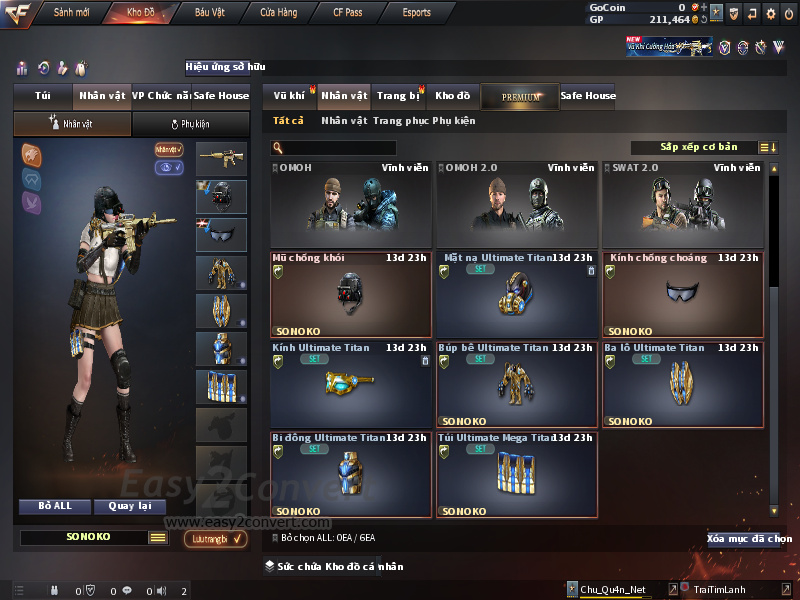800x600 pixels.
Task: Select the OMOH 2.0 character card
Action: [x=517, y=205]
